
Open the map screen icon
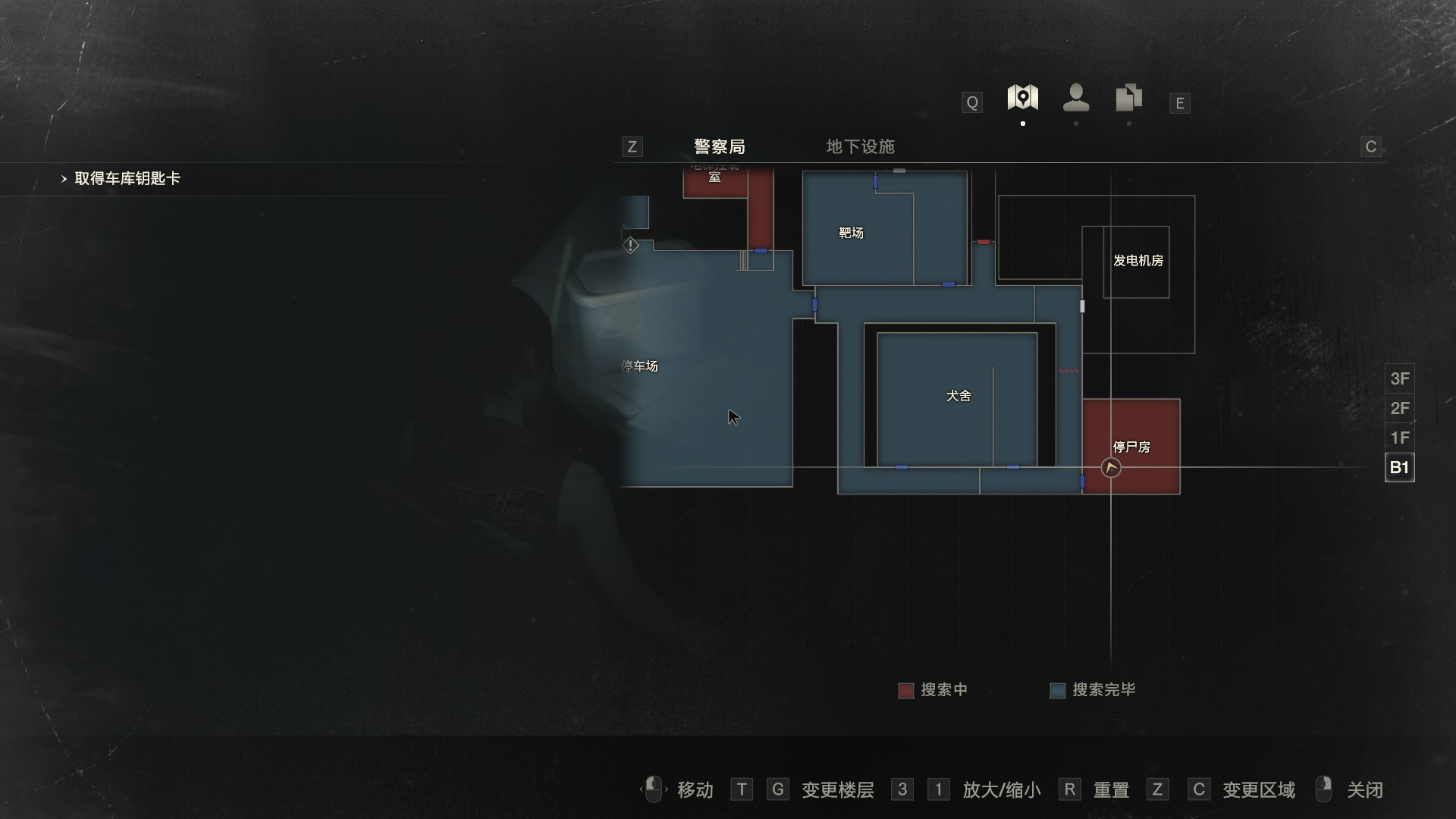tap(1022, 98)
